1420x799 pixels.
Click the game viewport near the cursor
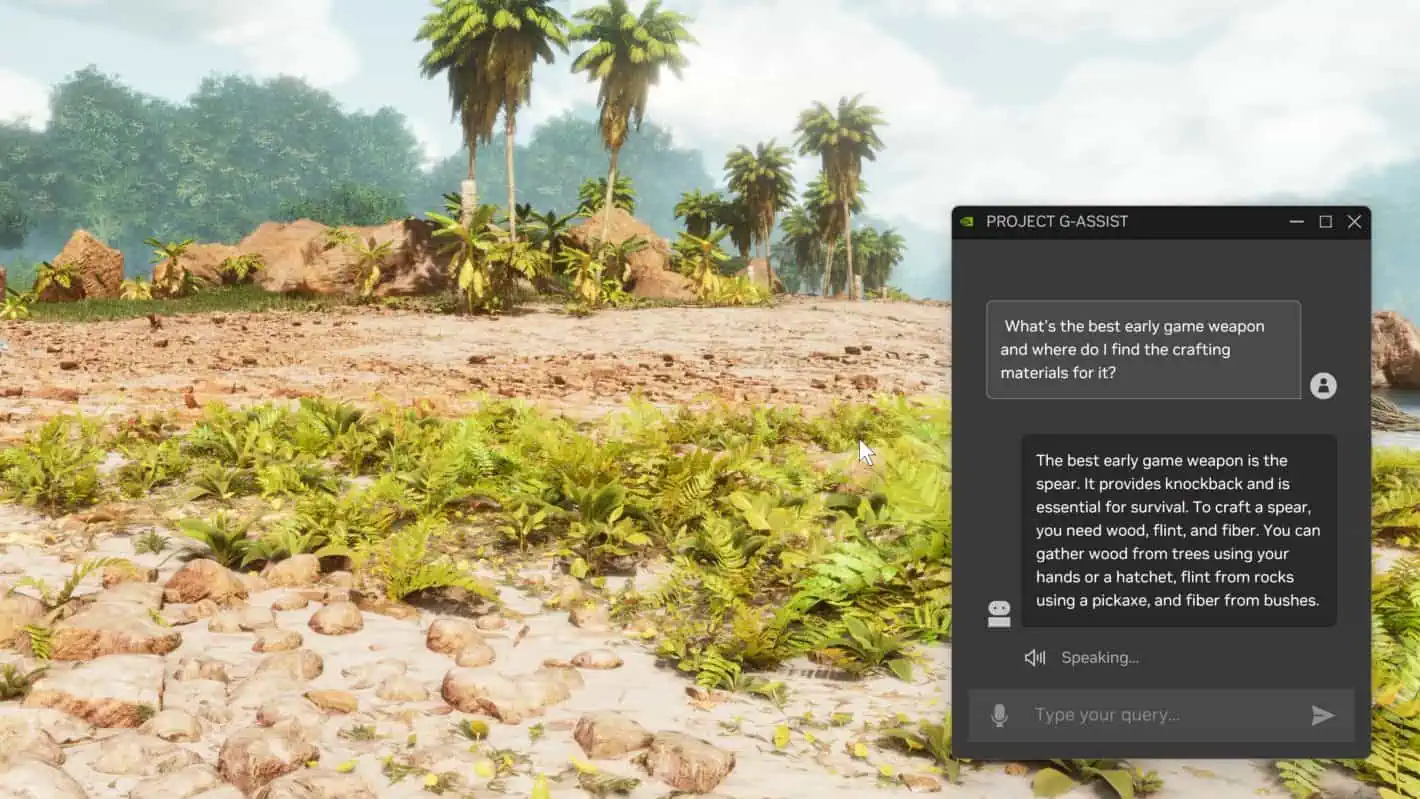tap(863, 452)
